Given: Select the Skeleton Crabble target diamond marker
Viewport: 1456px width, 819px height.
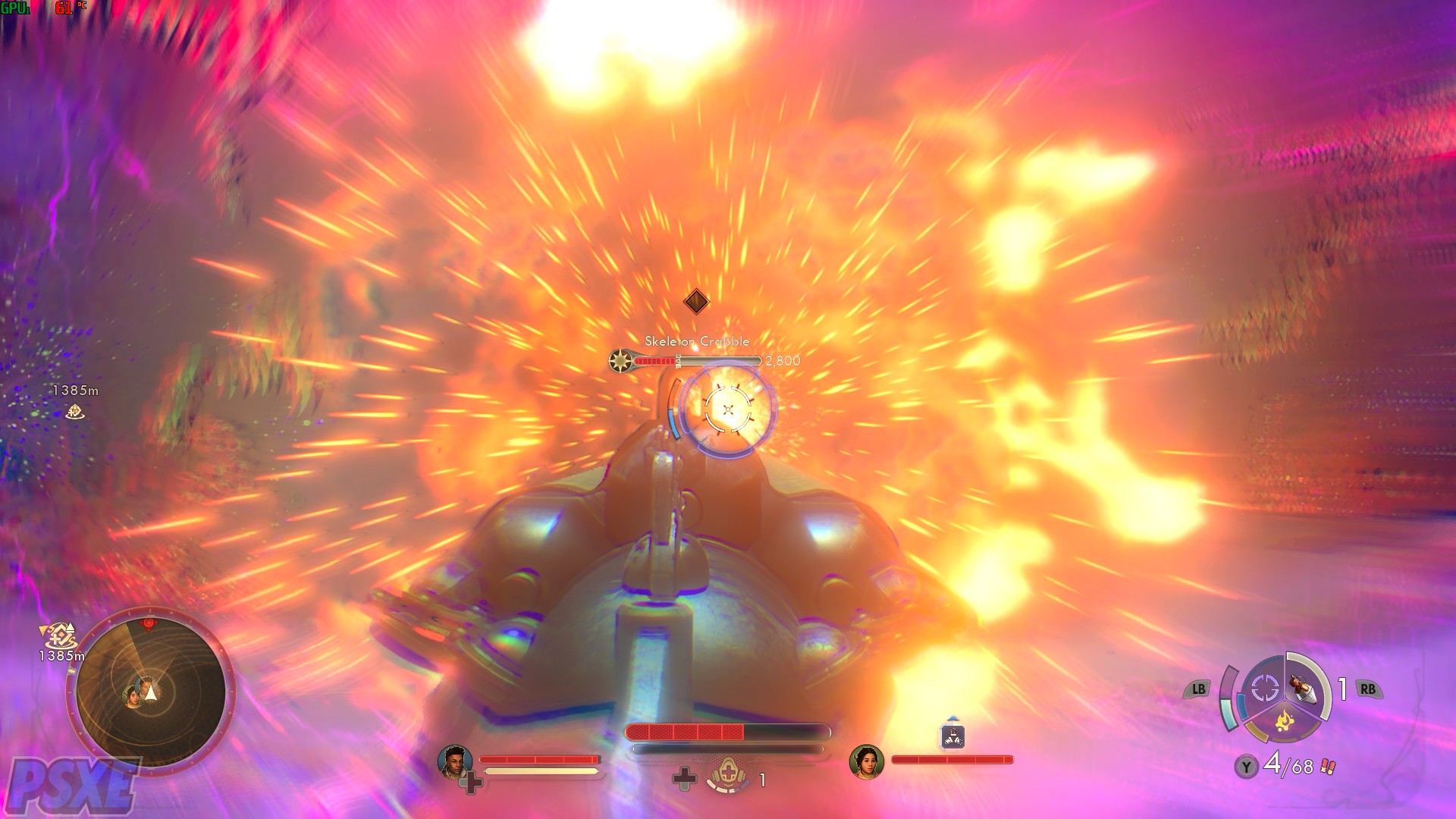Looking at the screenshot, I should (x=696, y=301).
